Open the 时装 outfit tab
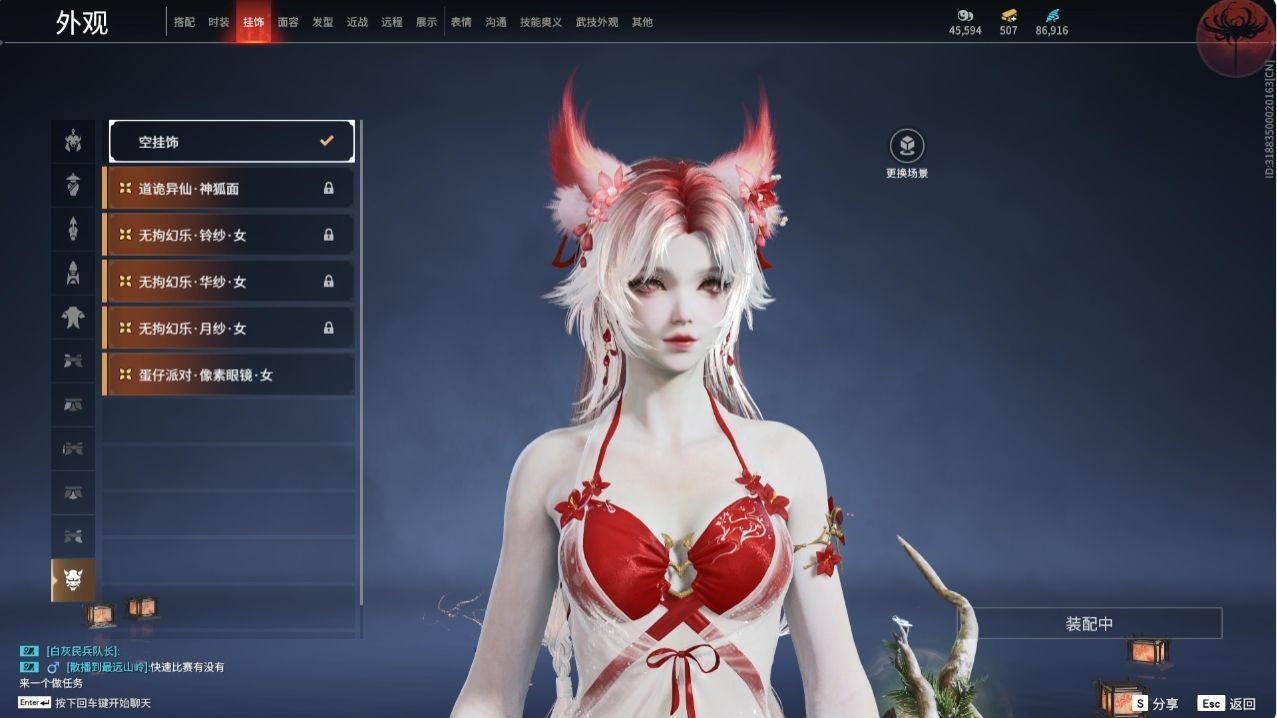 coord(219,22)
